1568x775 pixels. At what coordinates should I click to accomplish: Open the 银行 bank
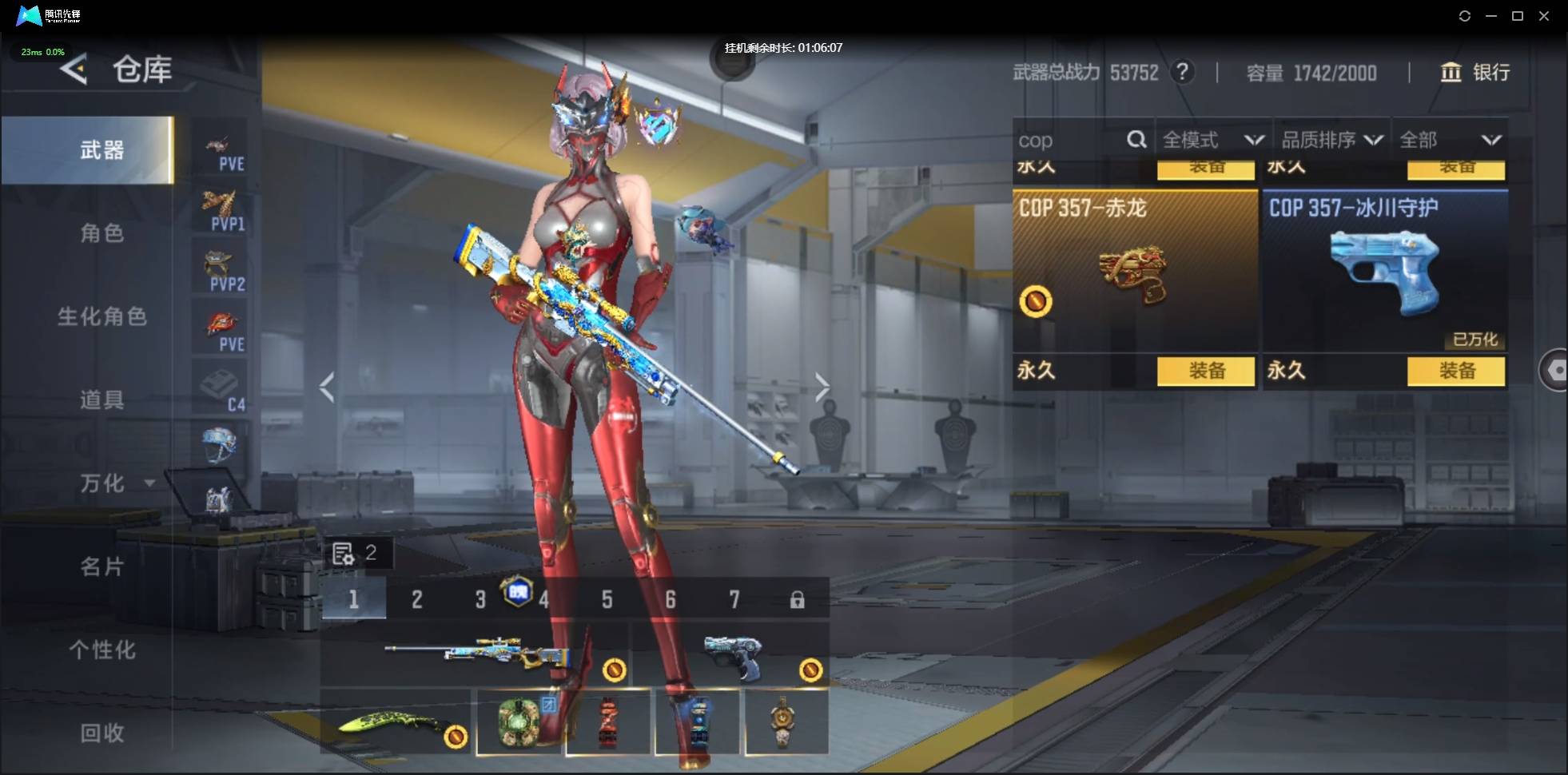(x=1475, y=73)
